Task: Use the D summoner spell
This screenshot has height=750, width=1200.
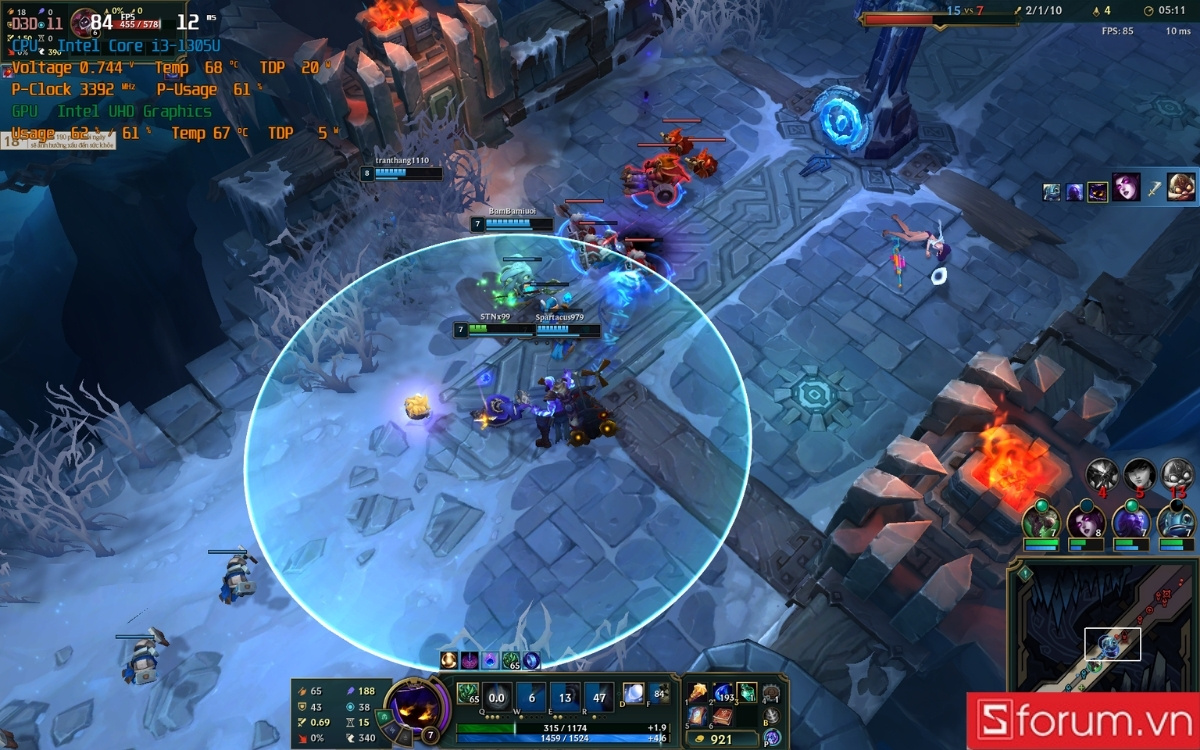Action: pos(633,693)
